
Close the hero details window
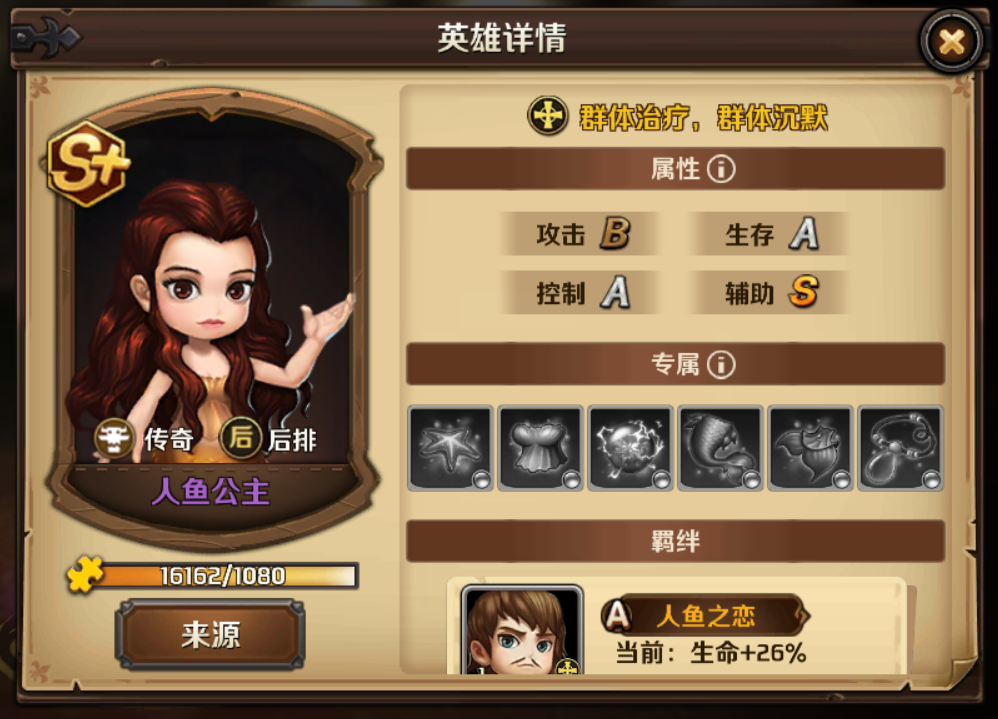951,42
